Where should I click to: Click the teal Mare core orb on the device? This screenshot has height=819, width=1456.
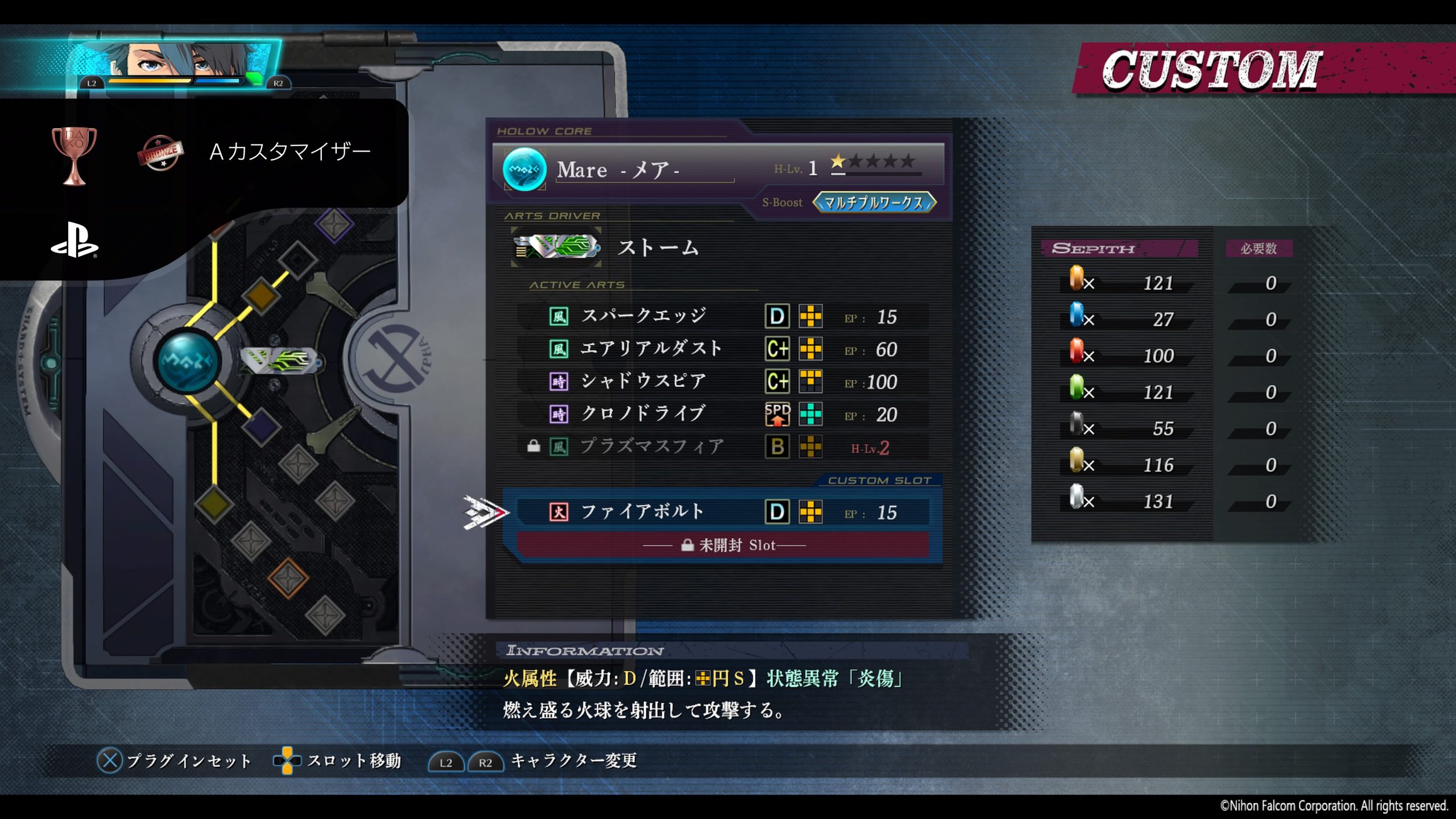pos(188,361)
